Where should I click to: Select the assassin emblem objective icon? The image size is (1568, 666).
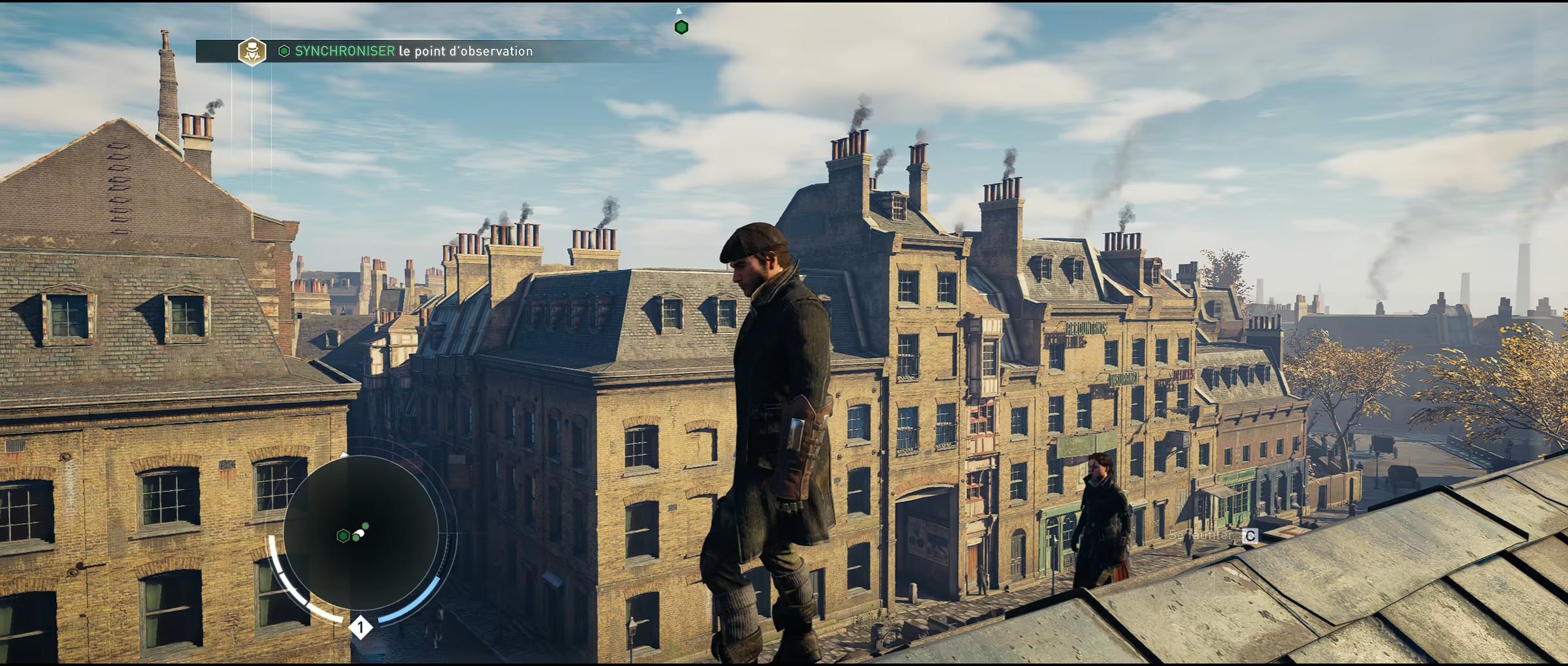(x=252, y=52)
